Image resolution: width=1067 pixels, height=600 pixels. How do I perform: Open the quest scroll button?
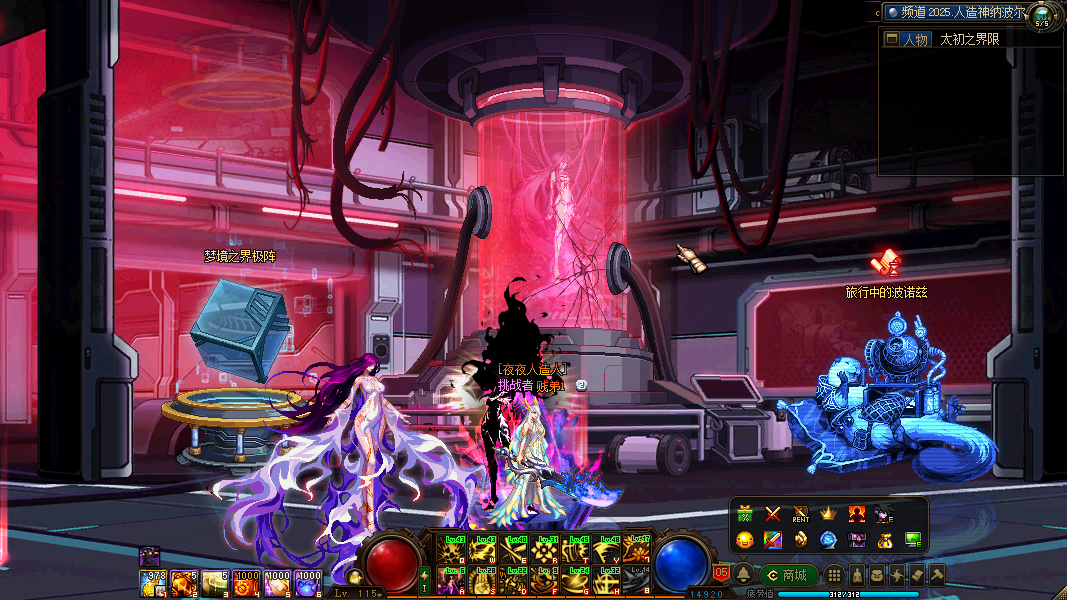click(917, 575)
